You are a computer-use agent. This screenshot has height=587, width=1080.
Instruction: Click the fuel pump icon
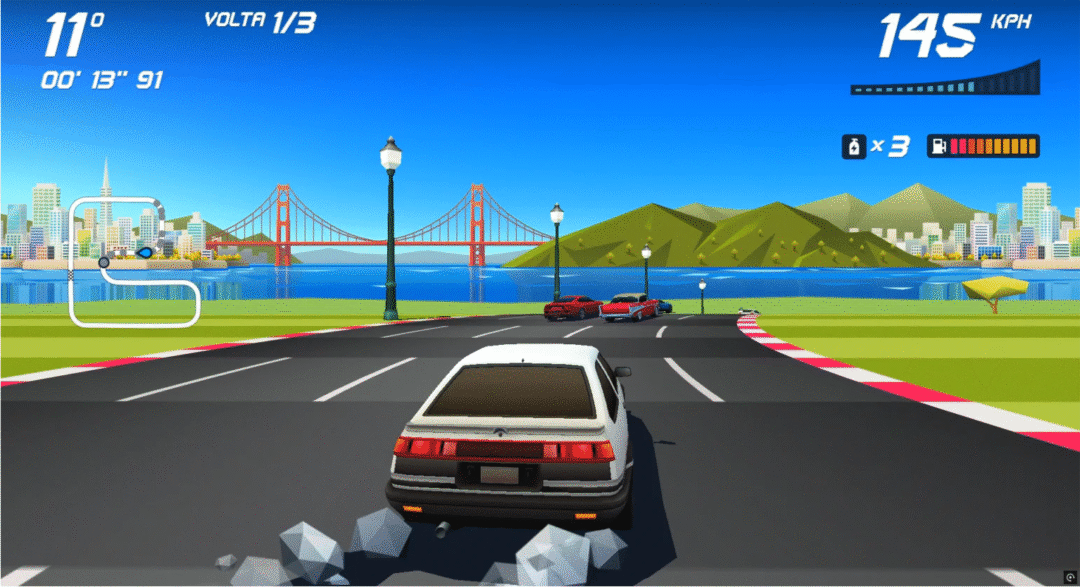(x=939, y=147)
